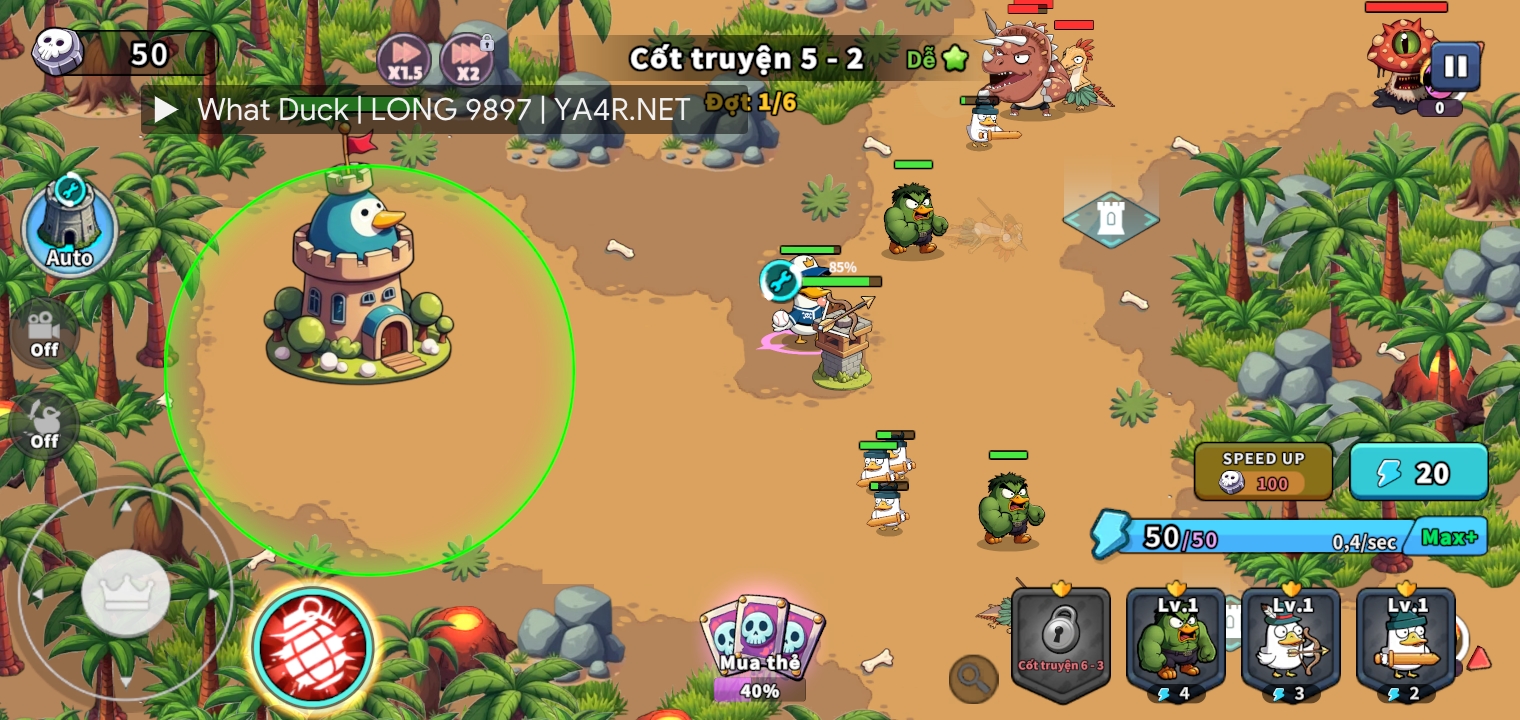Viewport: 1520px width, 720px height.
Task: Select the tower build slot marker
Action: [1111, 218]
